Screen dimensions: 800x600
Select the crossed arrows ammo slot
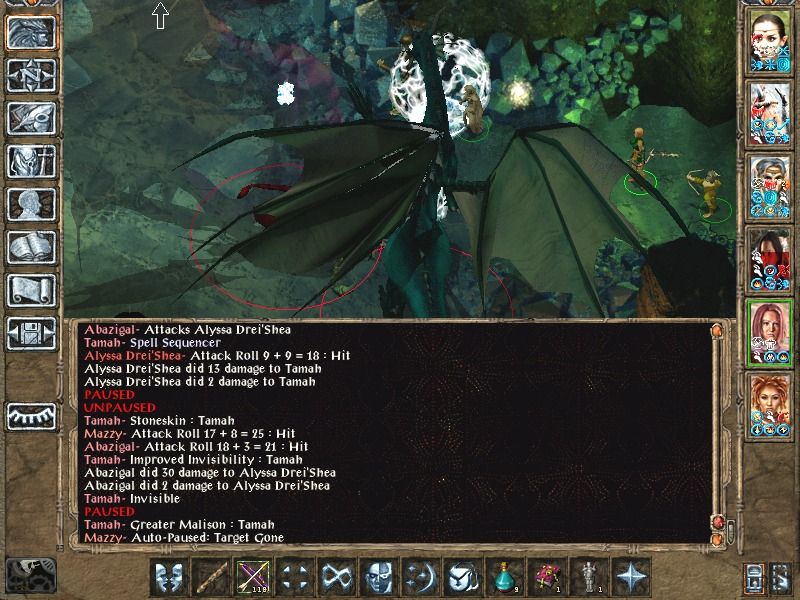point(251,577)
